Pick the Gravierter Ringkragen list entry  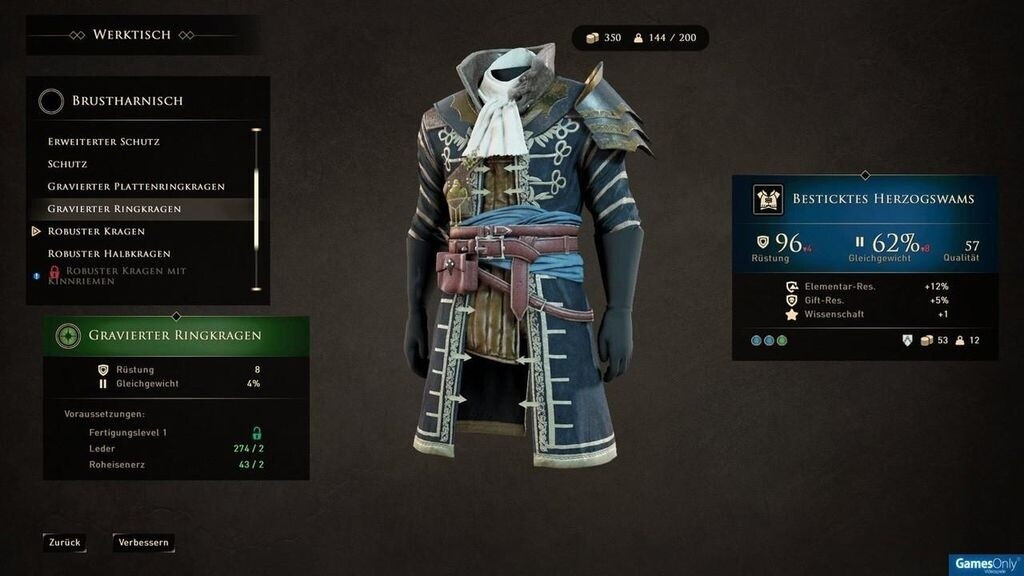coord(114,209)
